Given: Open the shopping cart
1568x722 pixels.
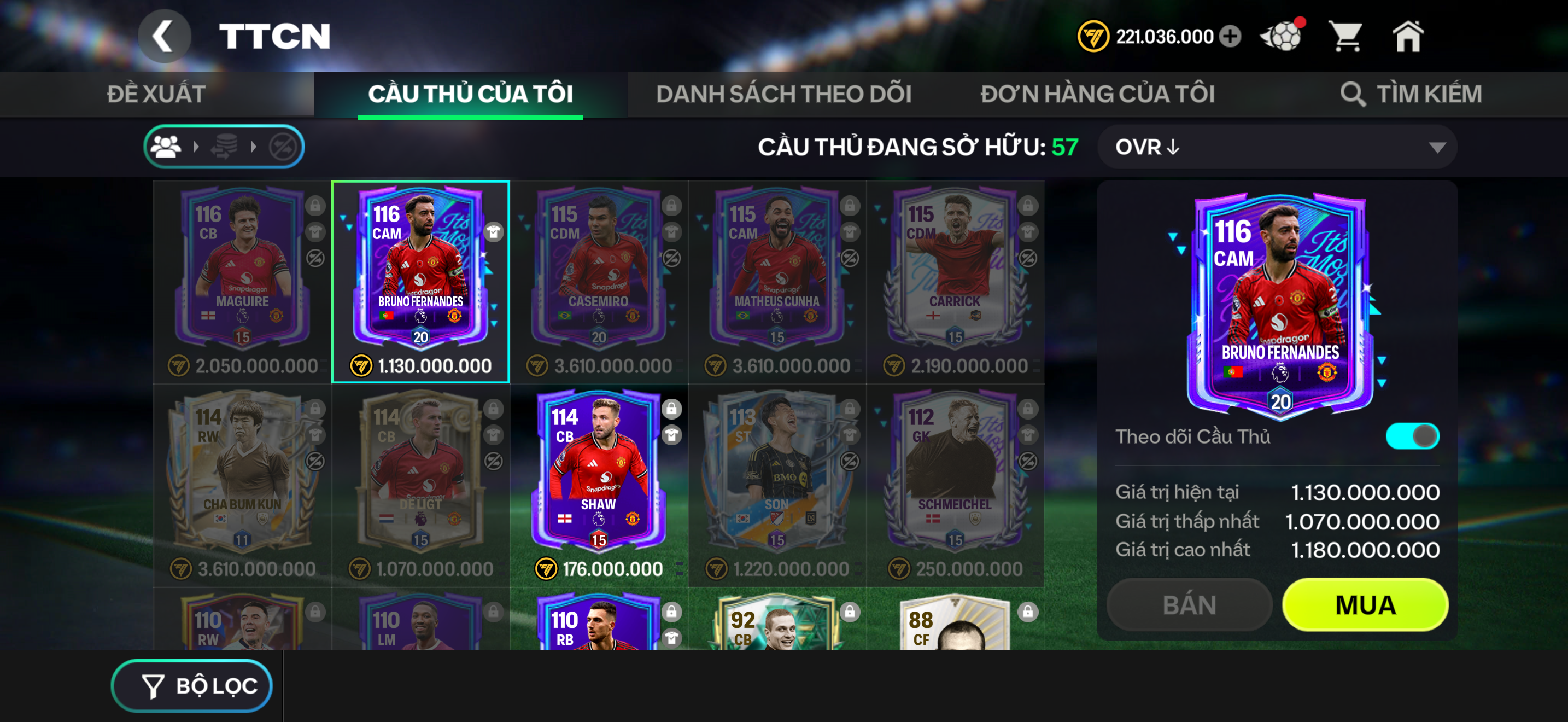Looking at the screenshot, I should click(1348, 37).
